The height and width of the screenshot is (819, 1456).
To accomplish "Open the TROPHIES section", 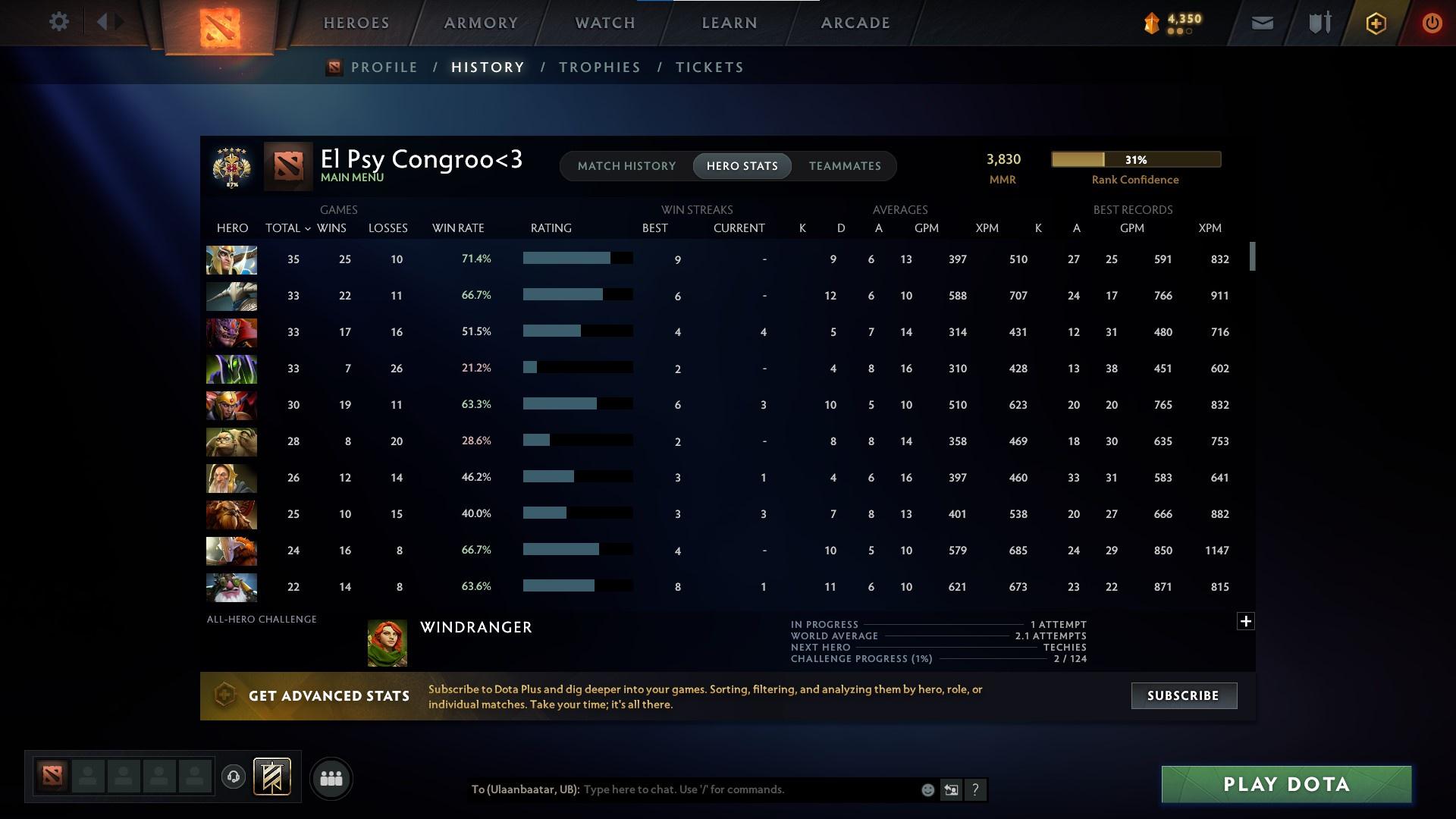I will click(x=598, y=67).
